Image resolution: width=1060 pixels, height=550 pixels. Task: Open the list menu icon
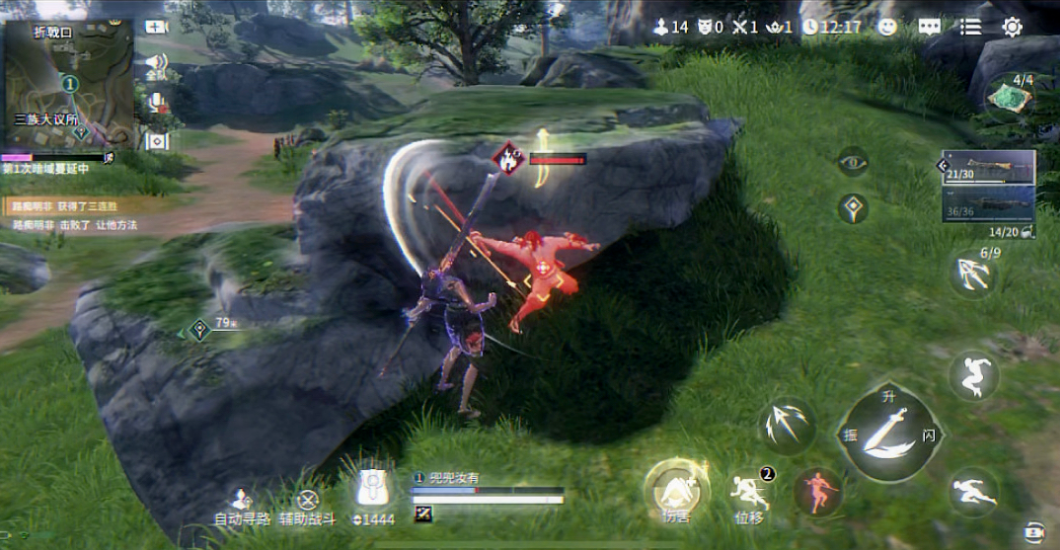point(970,27)
